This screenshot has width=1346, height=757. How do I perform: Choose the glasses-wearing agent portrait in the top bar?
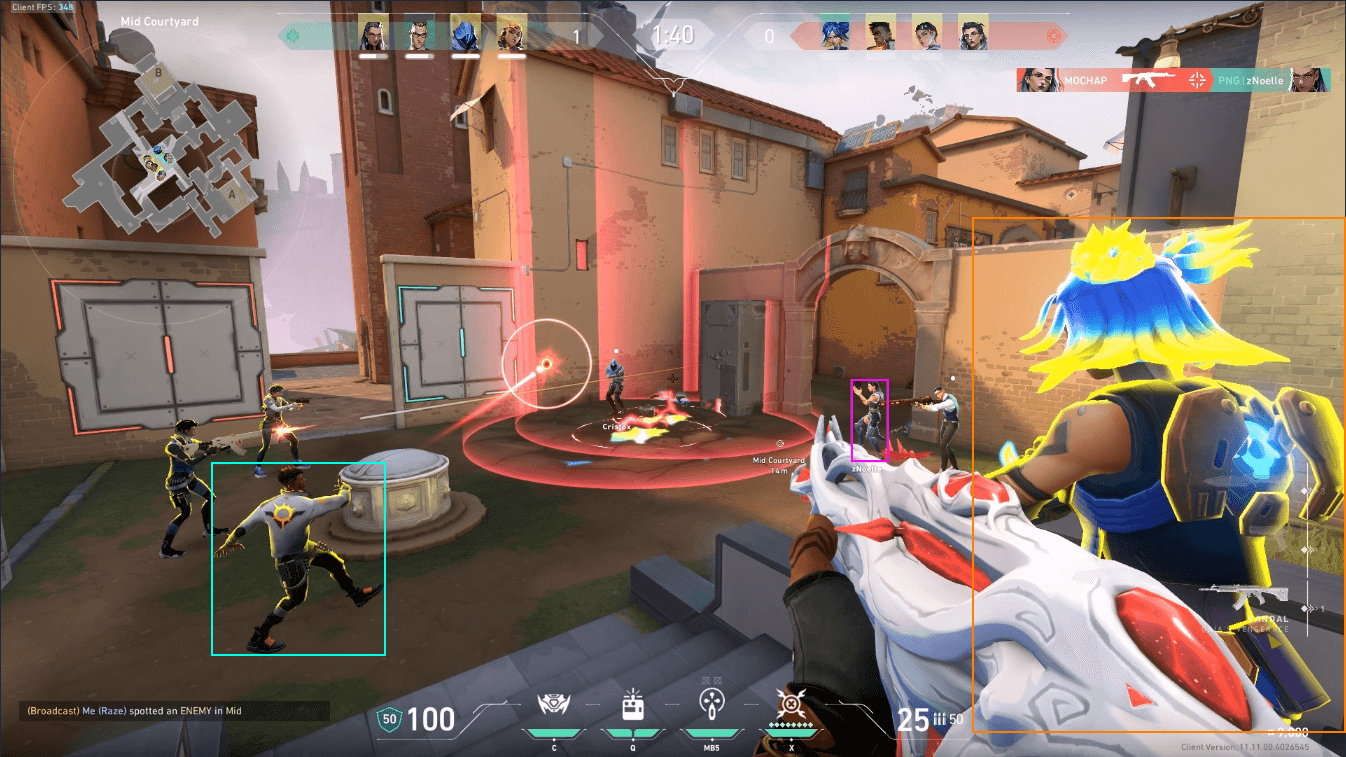[x=419, y=35]
